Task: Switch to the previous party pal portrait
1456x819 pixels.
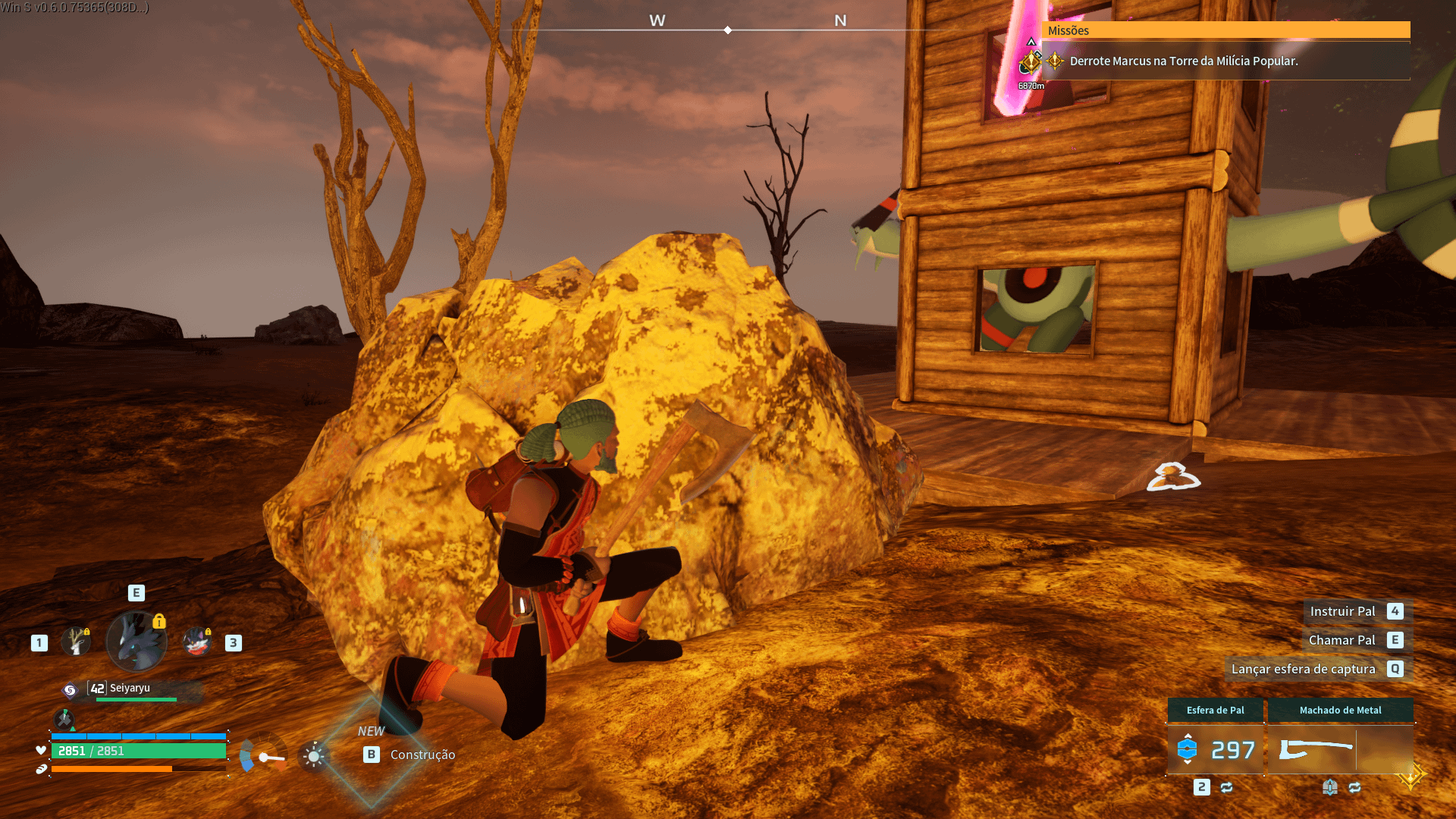Action: pyautogui.click(x=76, y=642)
